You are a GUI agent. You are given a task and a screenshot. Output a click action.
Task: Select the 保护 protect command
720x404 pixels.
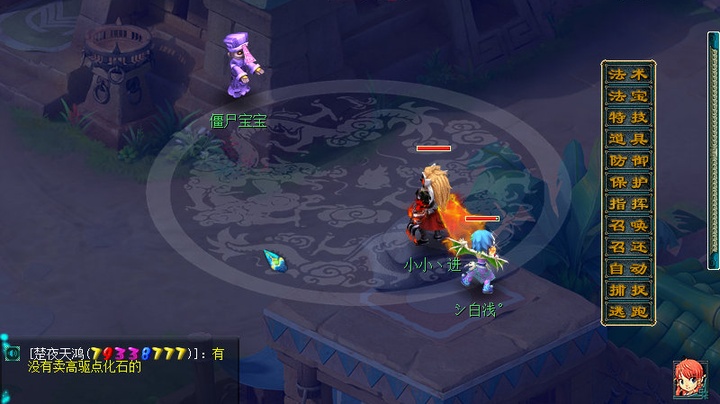[x=629, y=182]
